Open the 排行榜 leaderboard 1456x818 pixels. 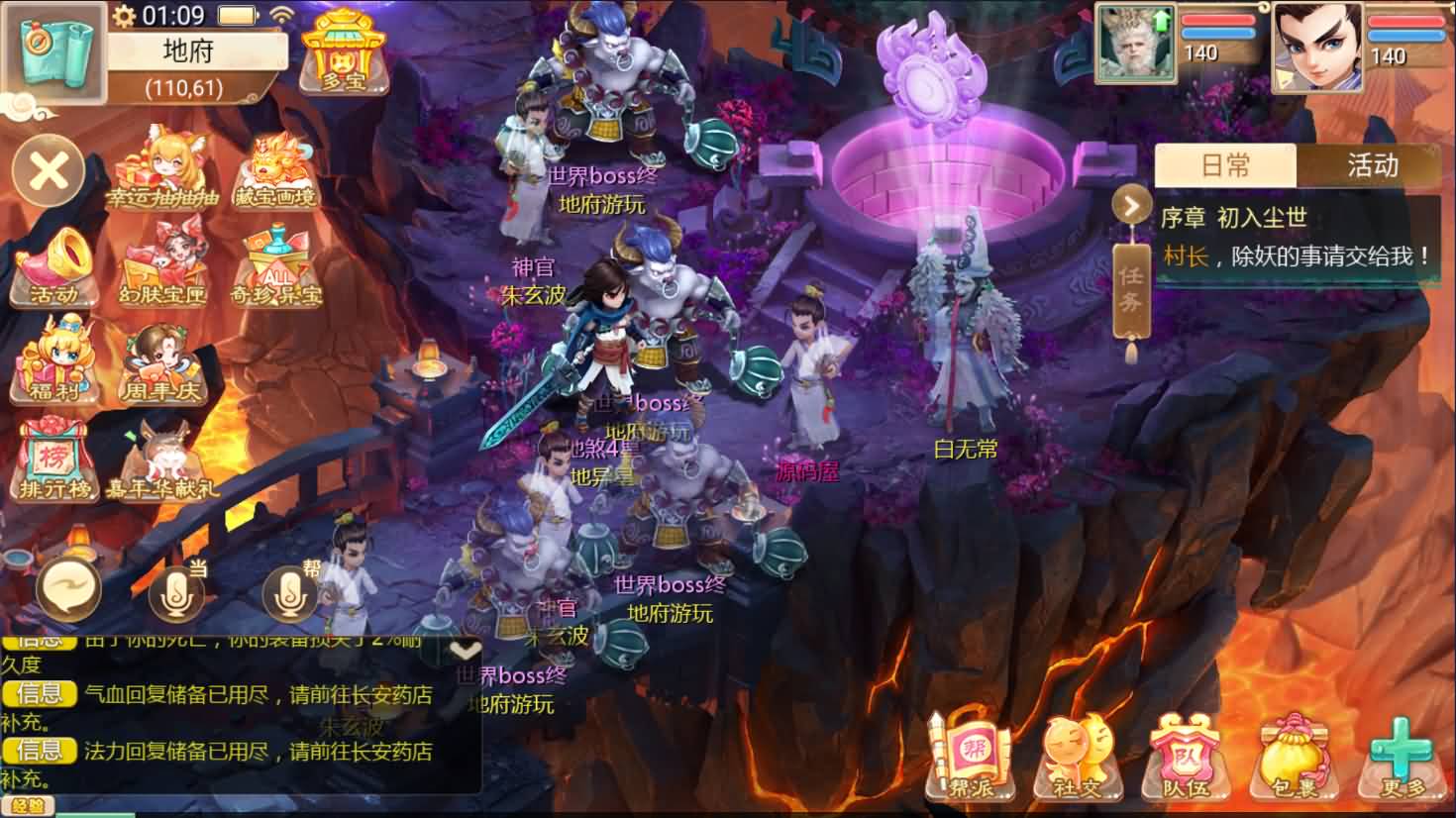(54, 458)
